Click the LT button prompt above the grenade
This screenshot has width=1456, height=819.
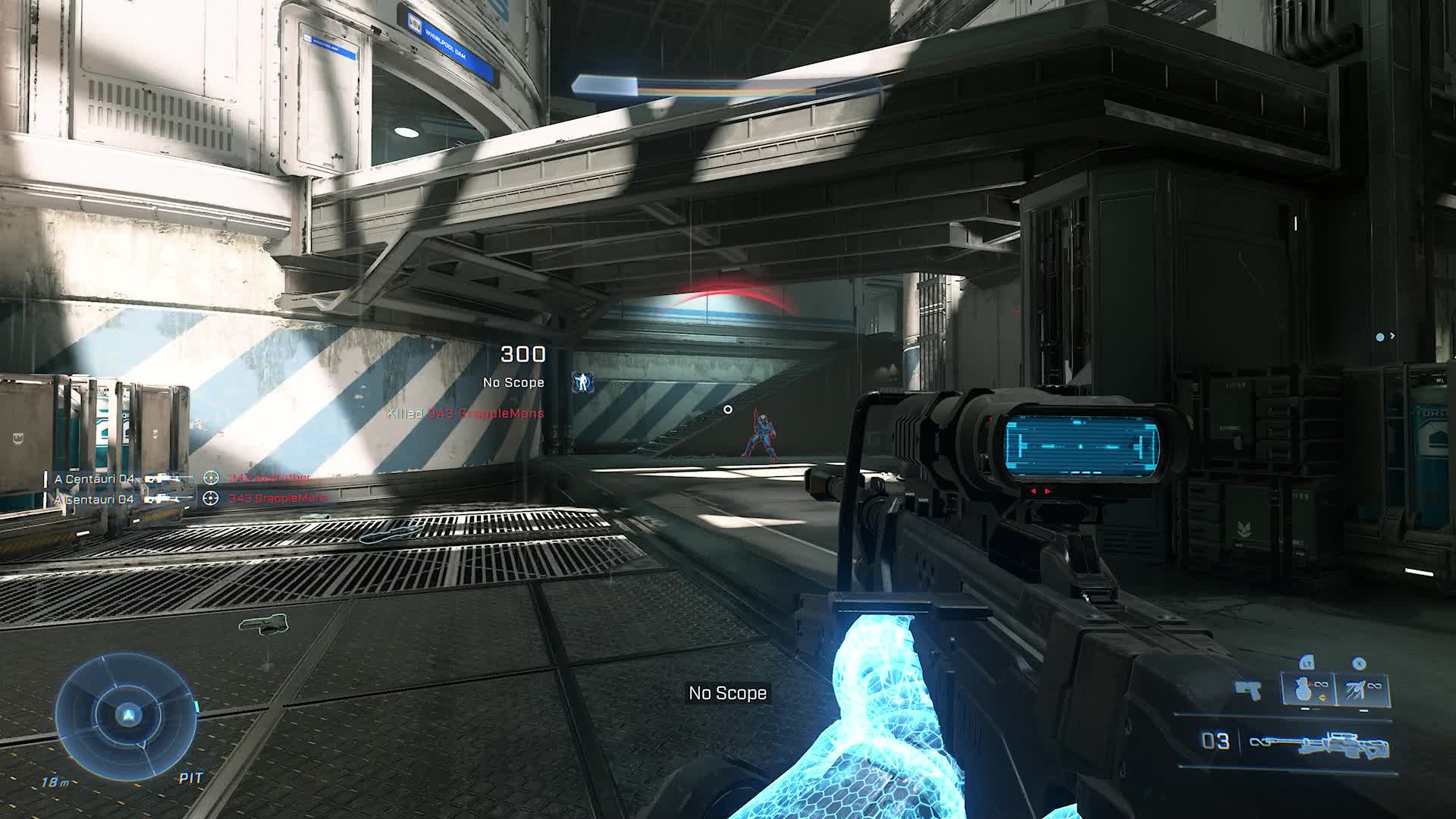coord(1307,663)
